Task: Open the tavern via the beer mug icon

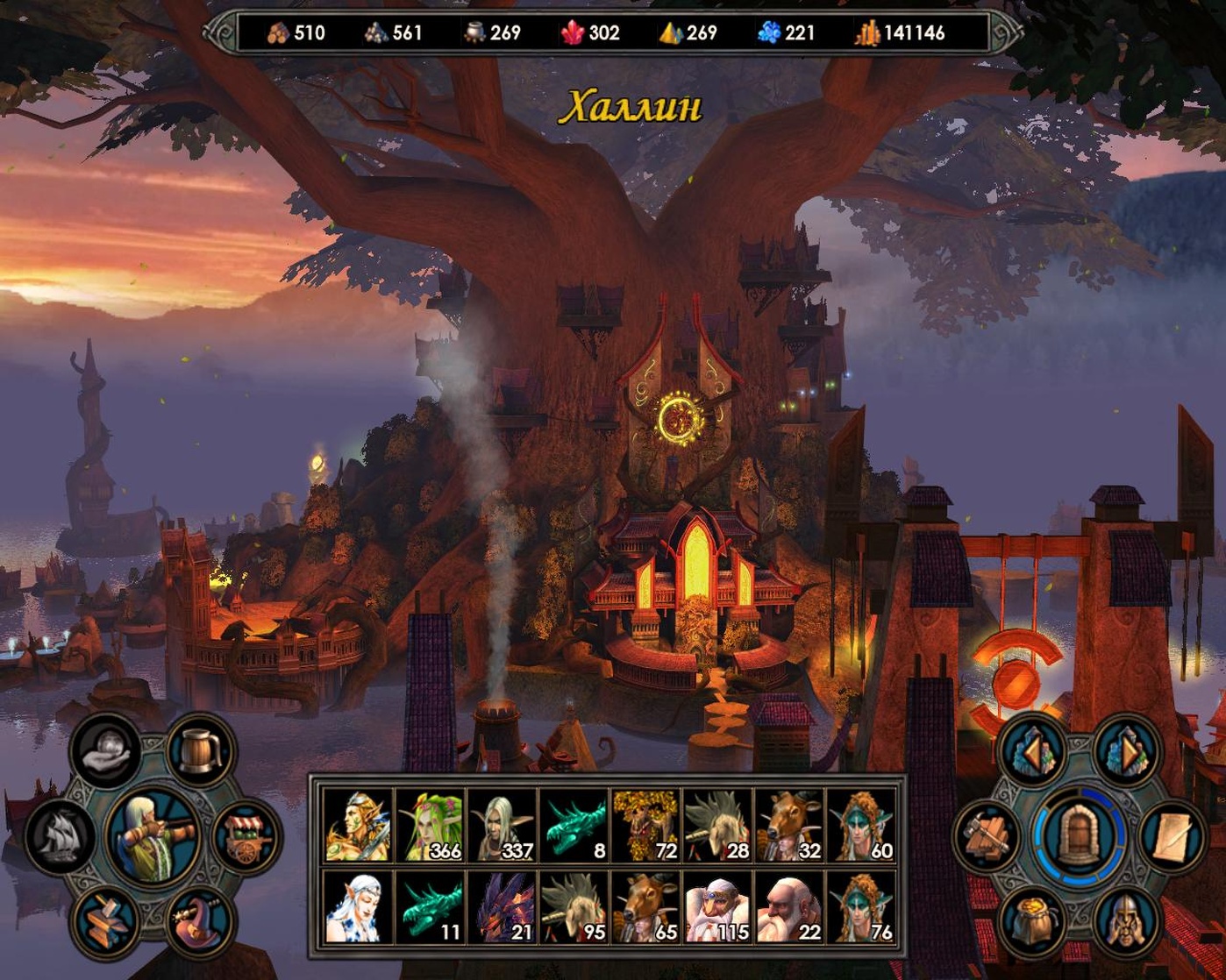Action: 200,752
